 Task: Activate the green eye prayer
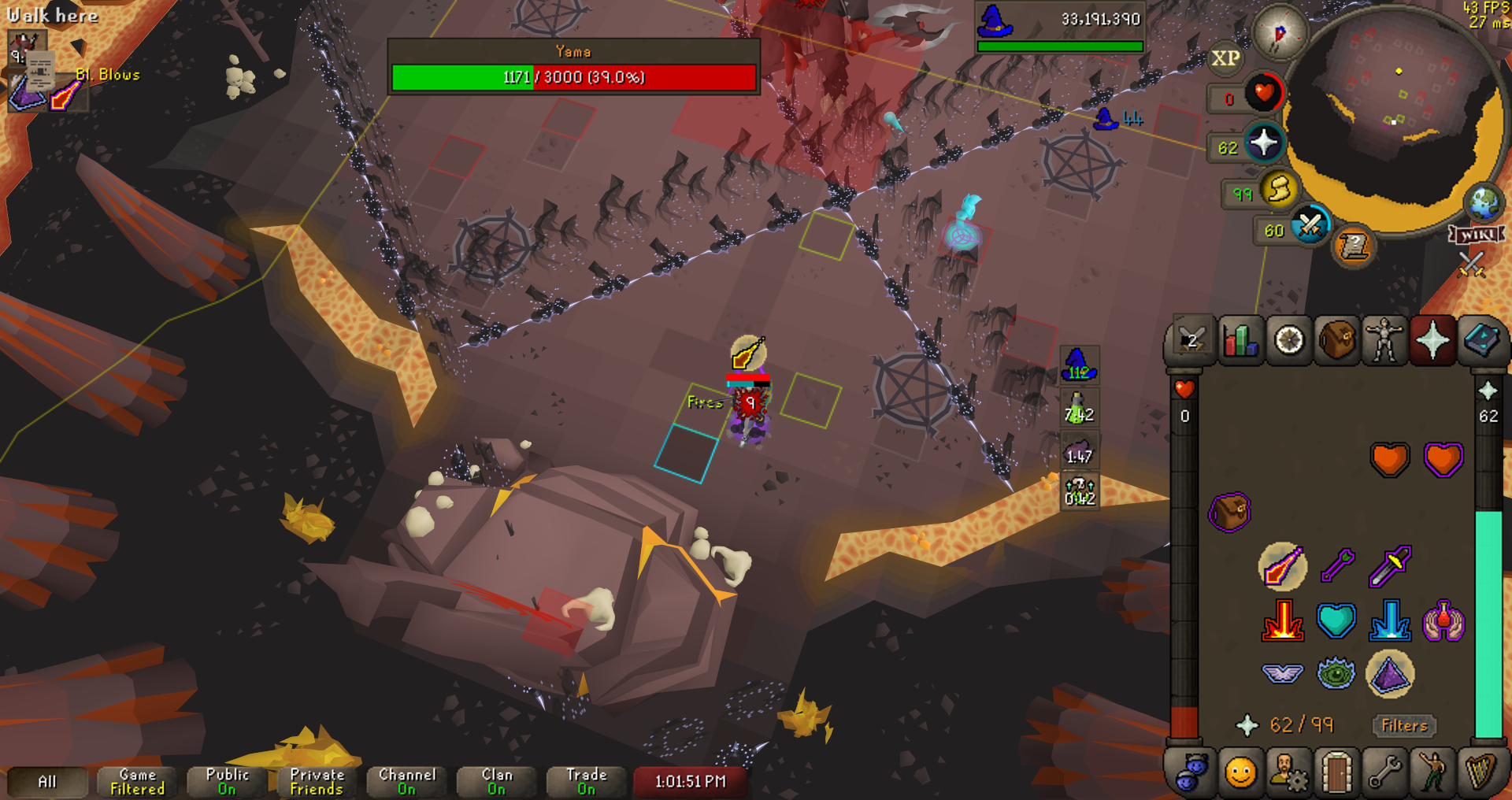1336,674
